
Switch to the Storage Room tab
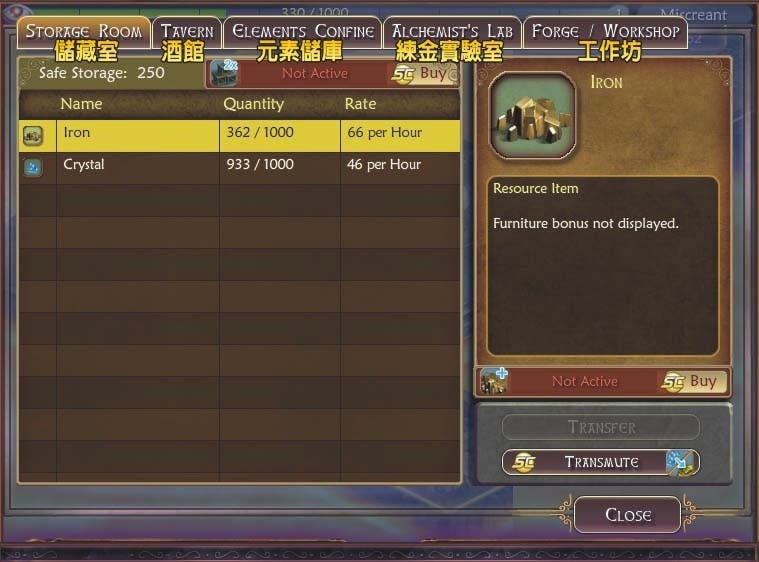[x=84, y=32]
